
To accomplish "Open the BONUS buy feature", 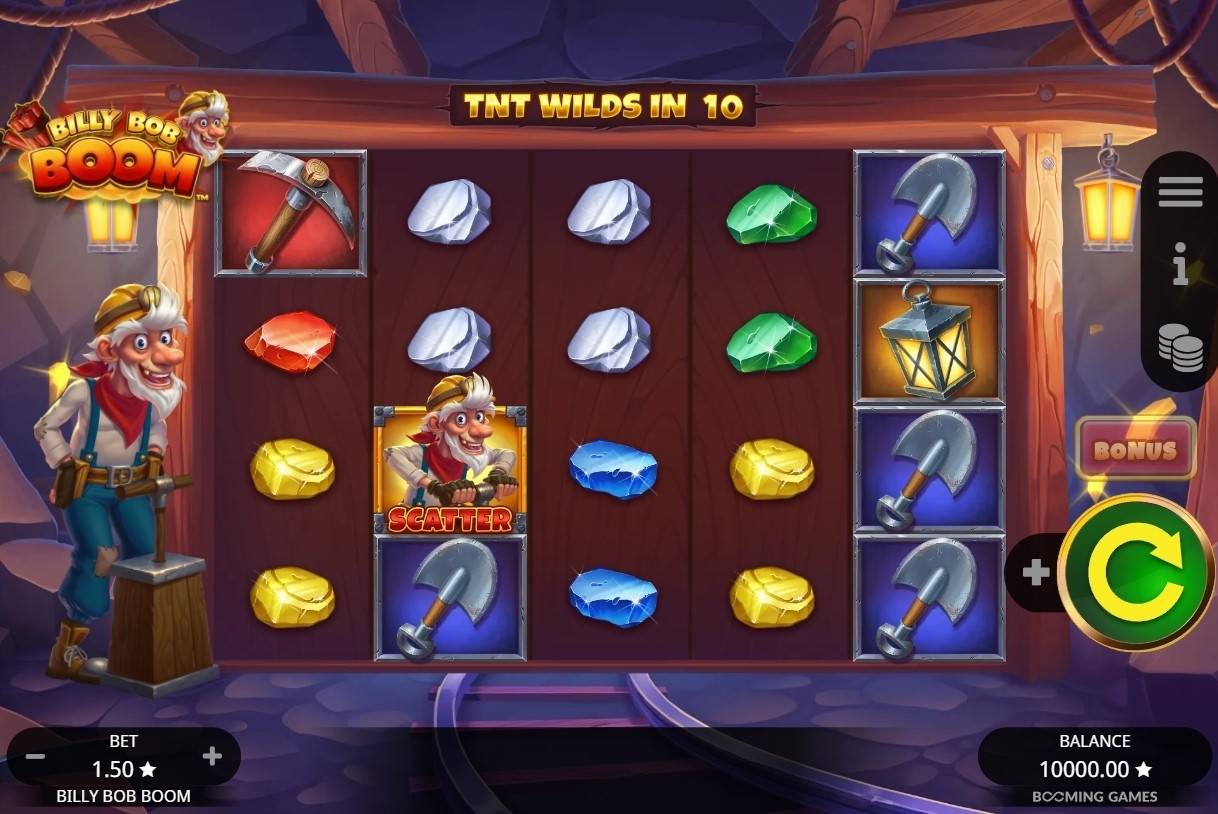I will [1135, 450].
